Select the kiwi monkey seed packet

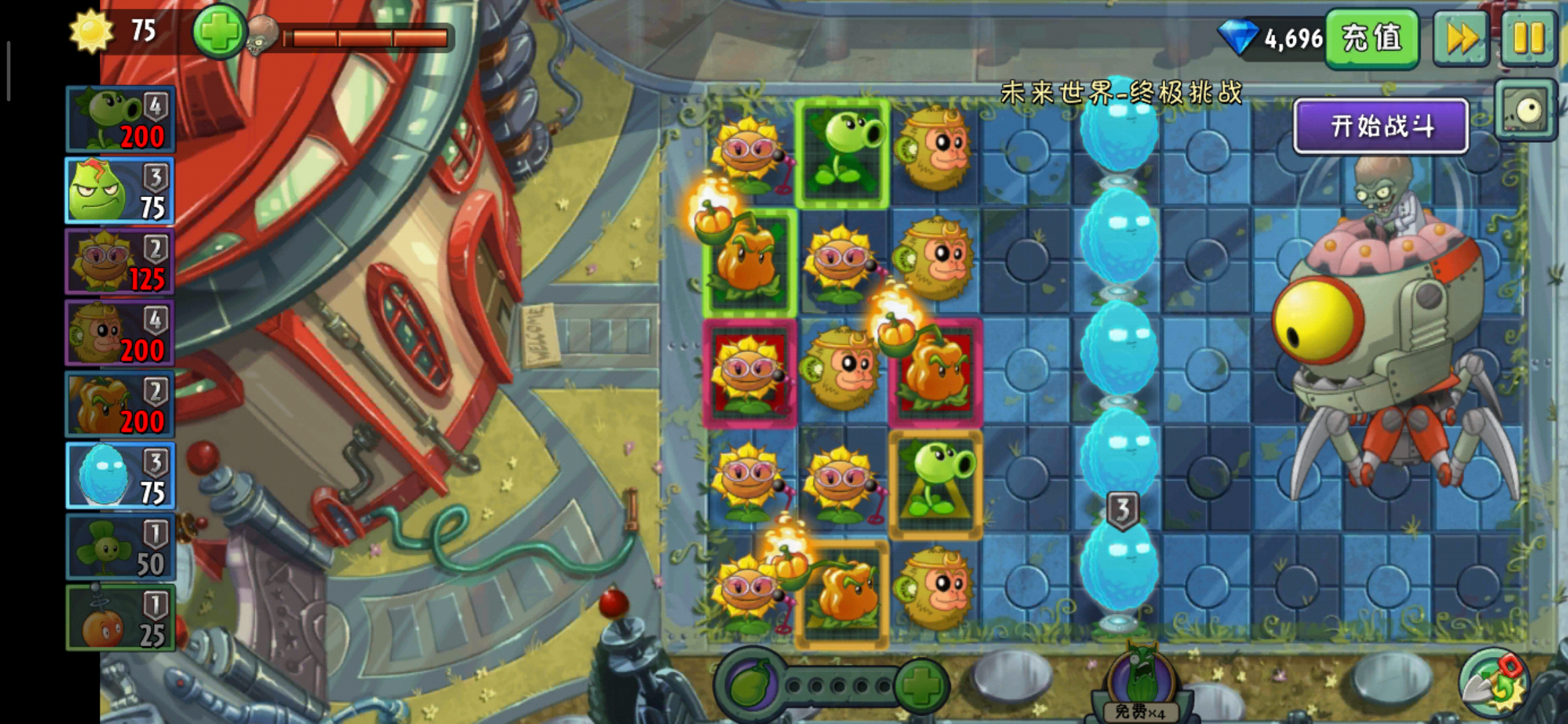(x=121, y=333)
